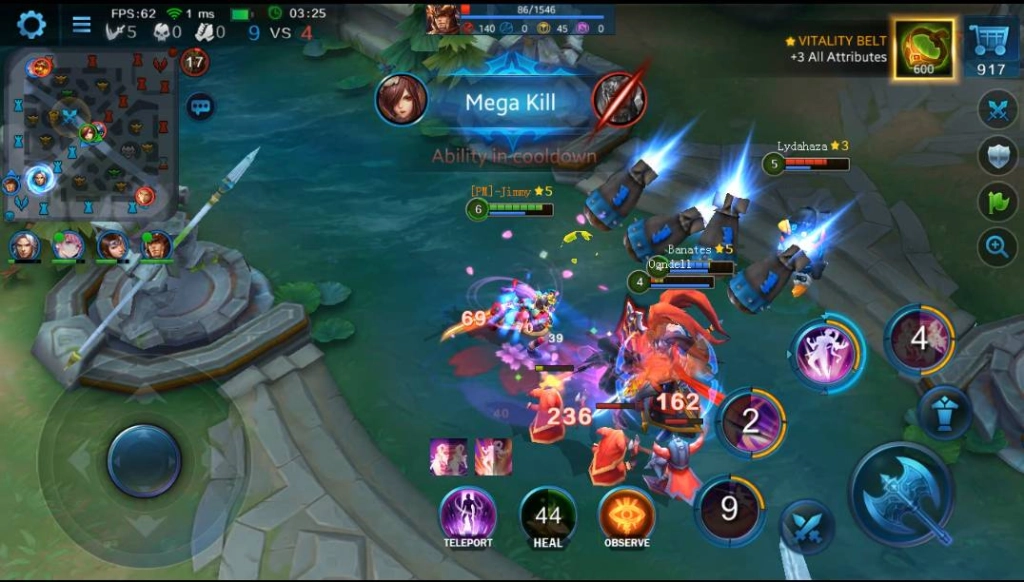Send the crossed-swords attack signal
Viewport: 1024px width, 582px height.
[996, 109]
